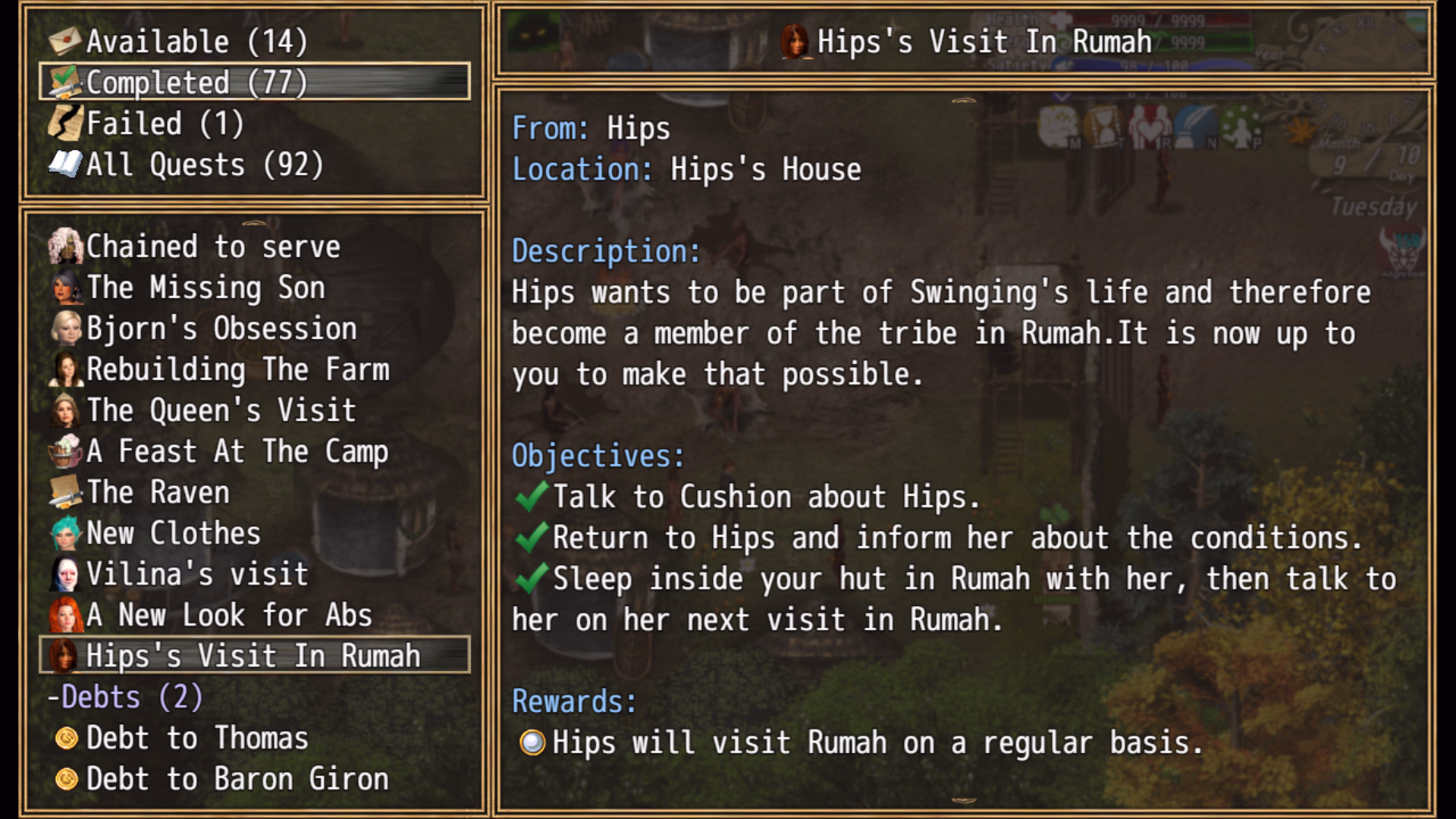Select the Completed quests category

pos(196,83)
